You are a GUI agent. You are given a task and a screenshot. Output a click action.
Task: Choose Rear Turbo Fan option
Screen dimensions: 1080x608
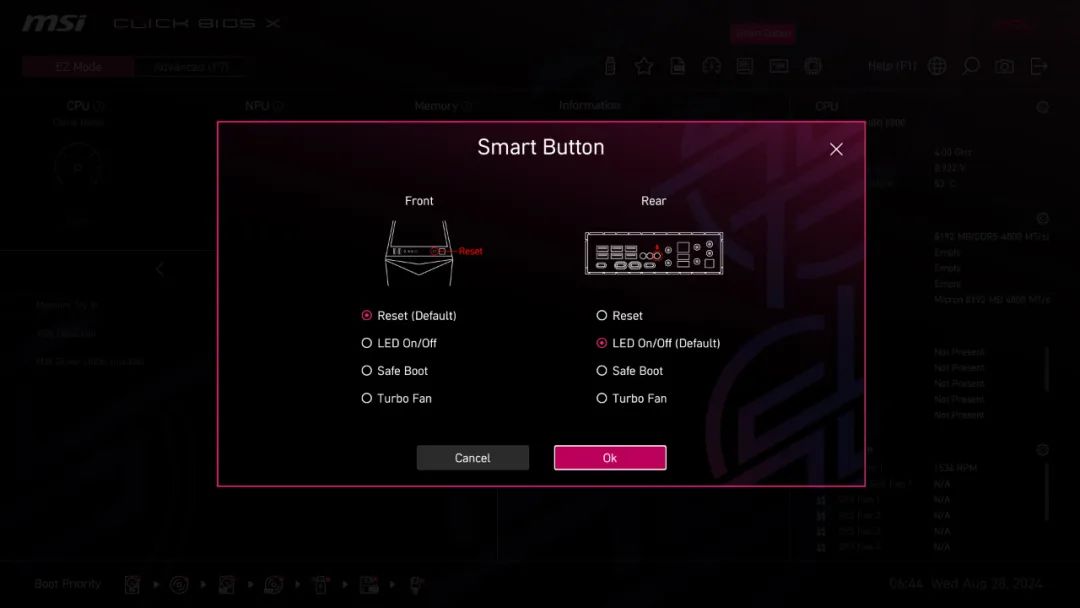point(602,398)
